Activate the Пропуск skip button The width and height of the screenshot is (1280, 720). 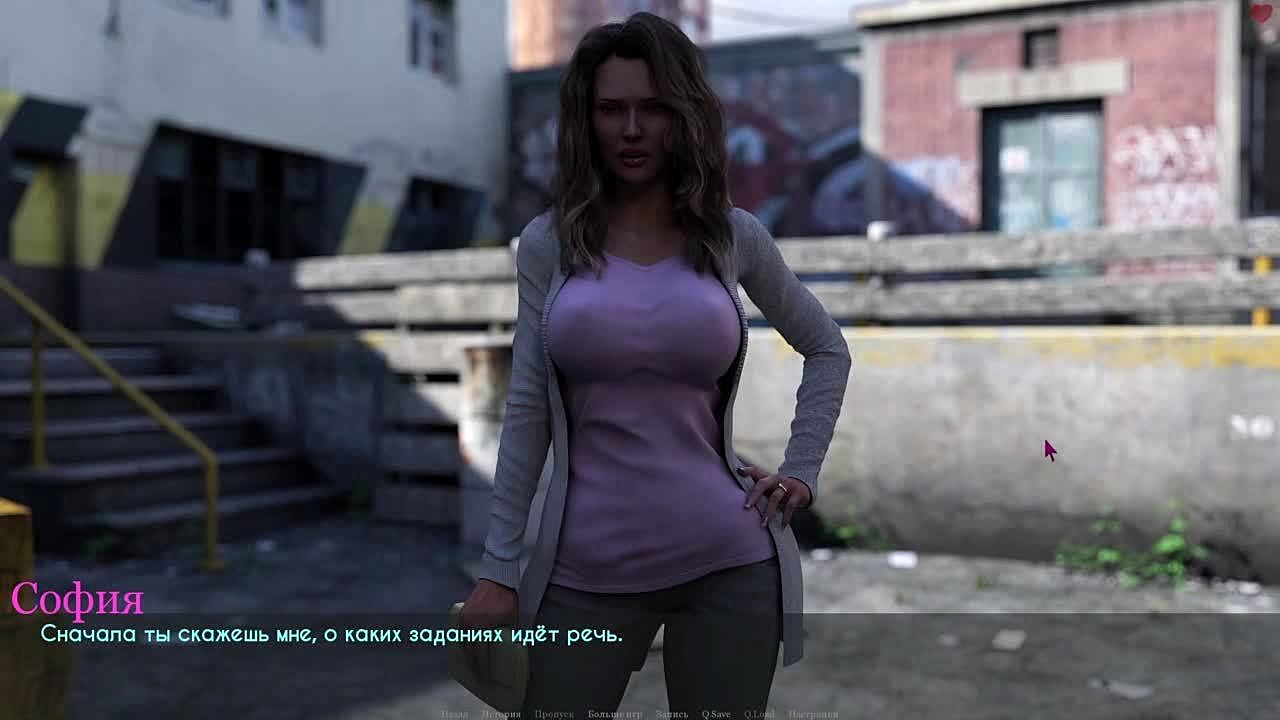click(x=554, y=714)
